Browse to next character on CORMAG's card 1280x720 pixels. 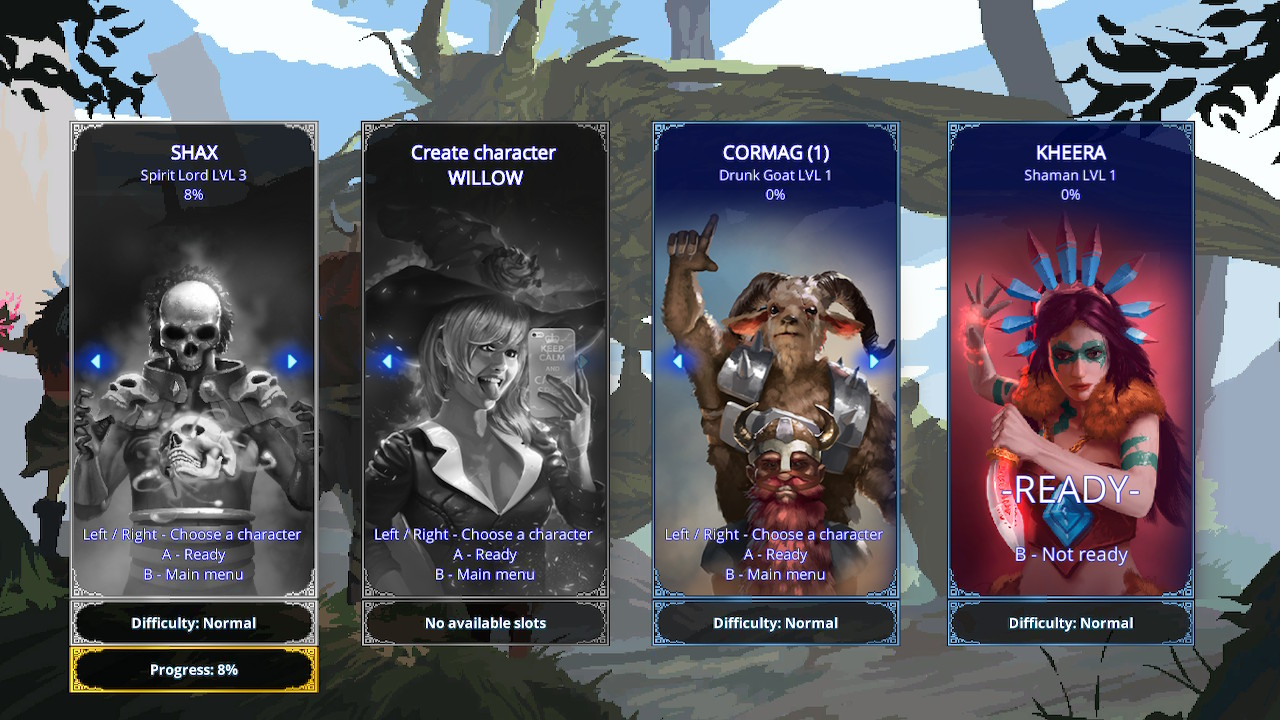[x=874, y=362]
